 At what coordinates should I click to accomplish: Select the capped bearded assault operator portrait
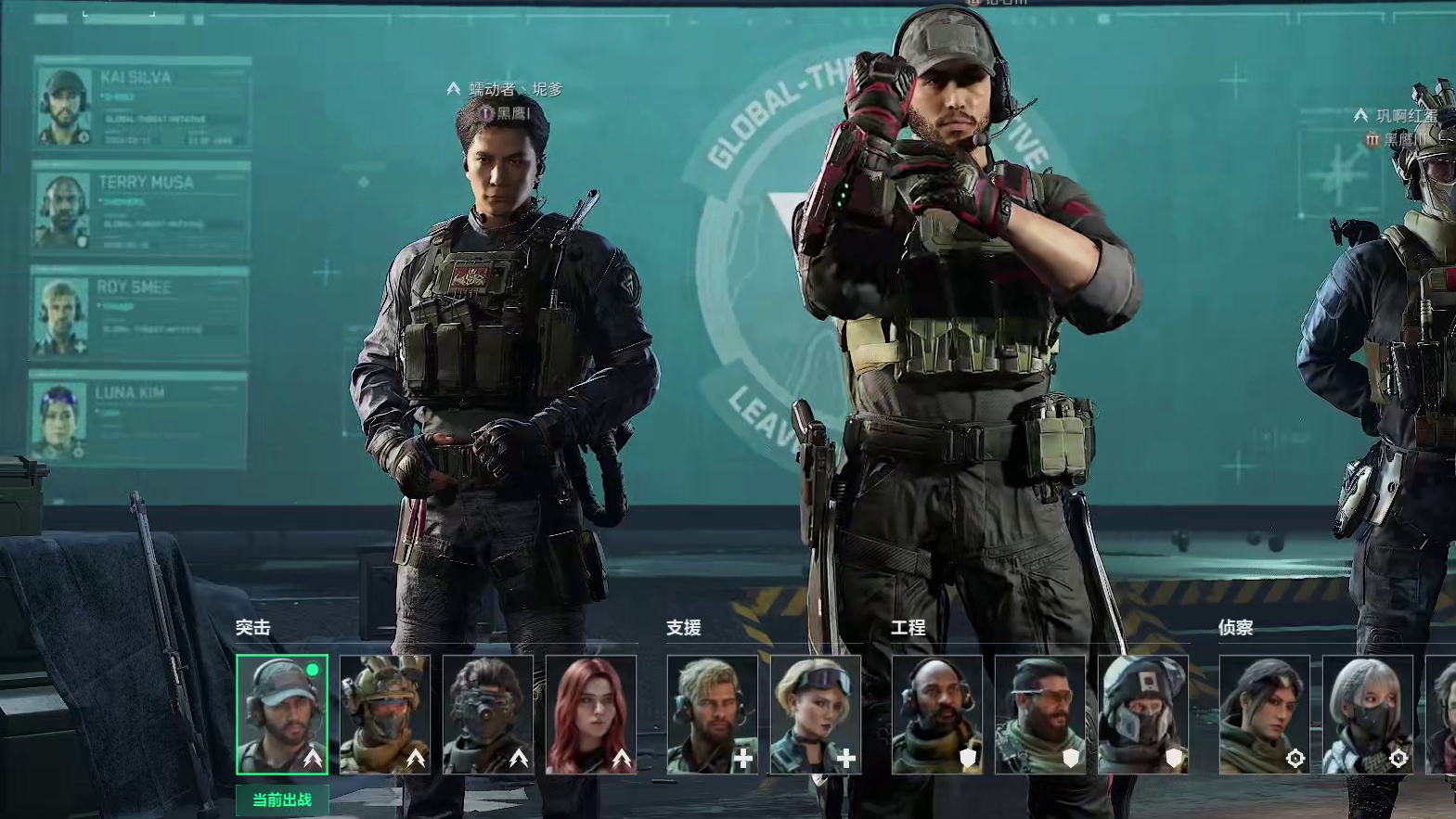(x=282, y=714)
